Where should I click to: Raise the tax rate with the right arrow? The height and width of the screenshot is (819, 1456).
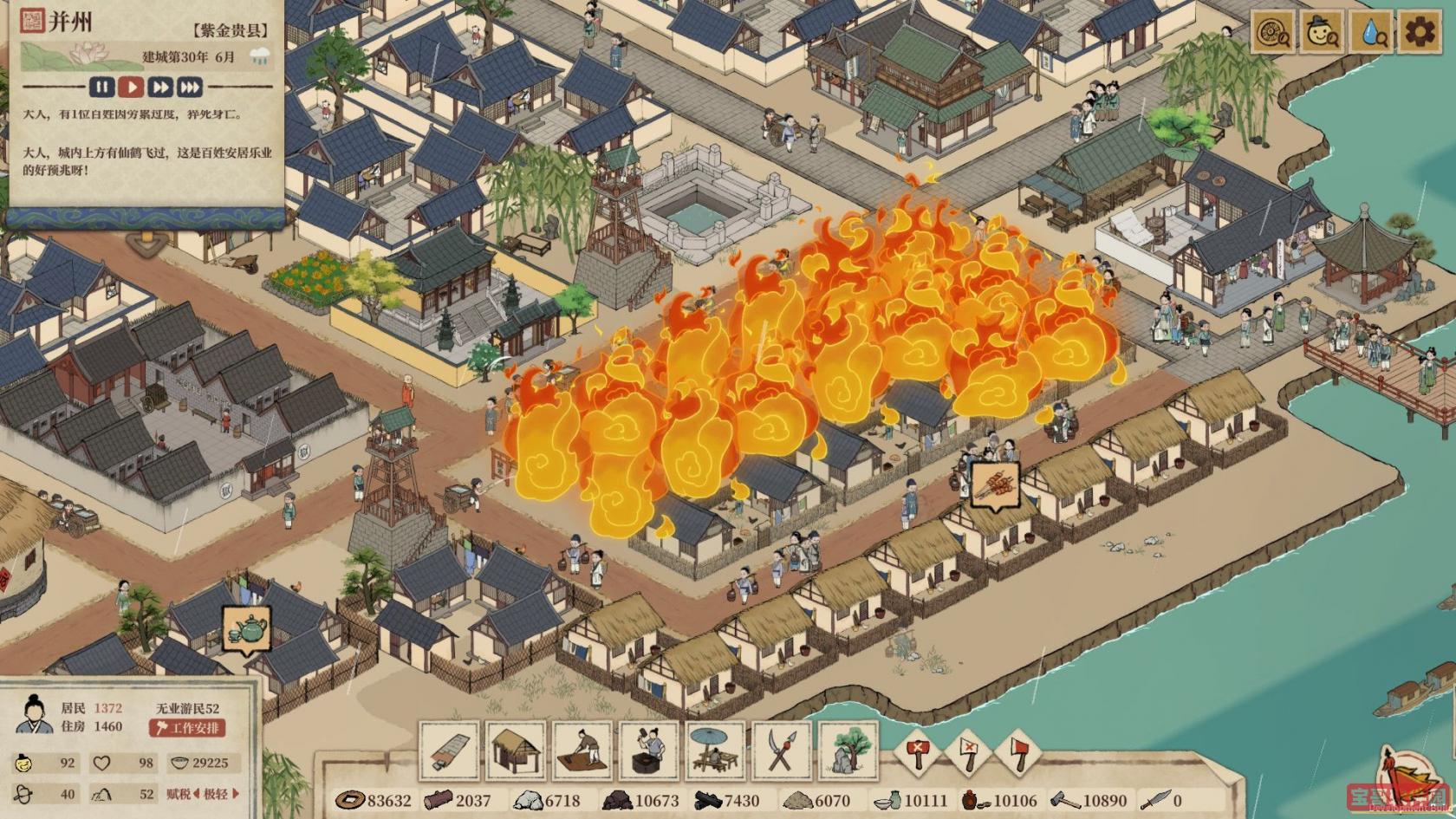click(236, 794)
